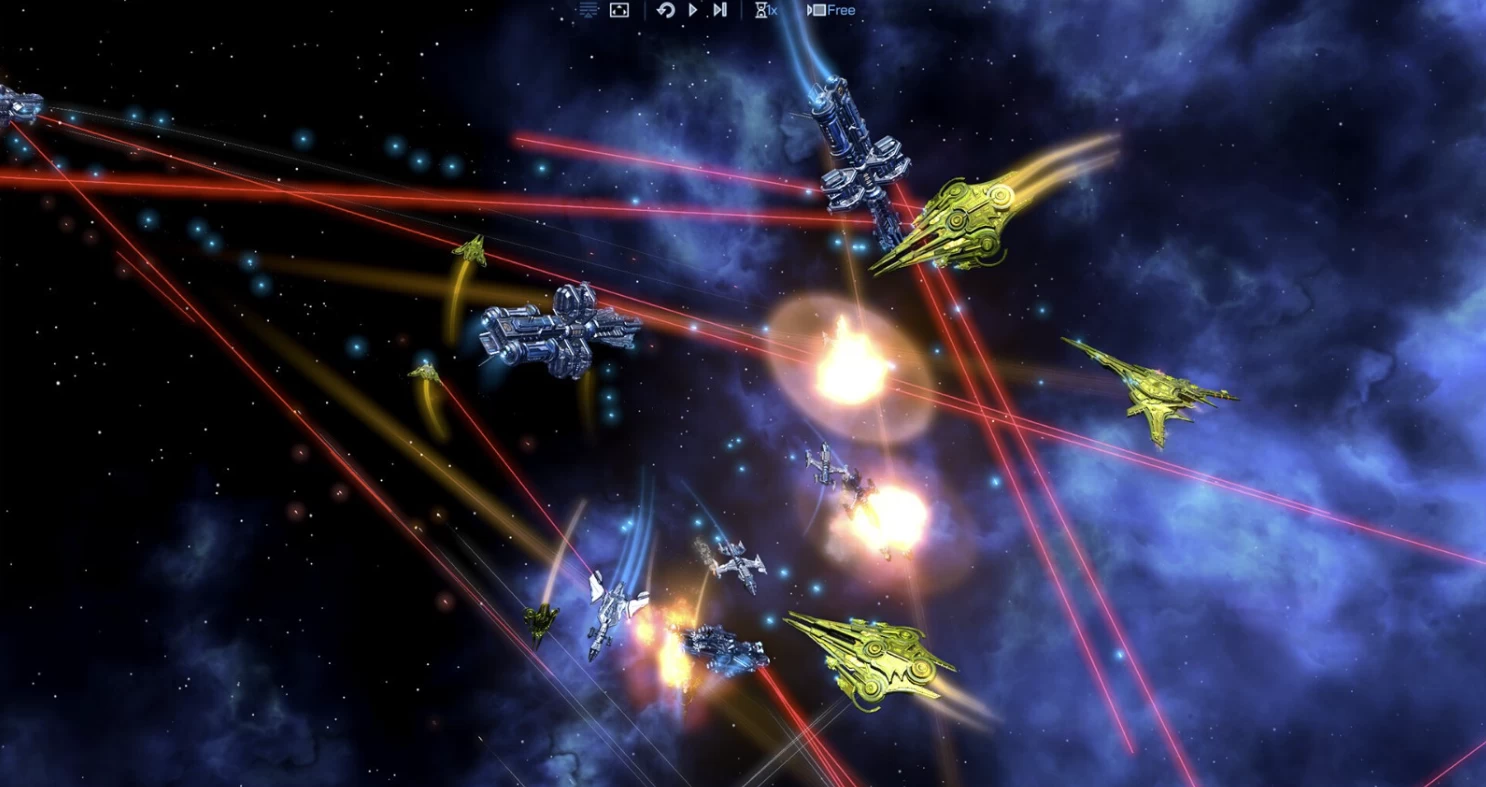Change the 1x hourglass battle speed
1486x787 pixels.
(x=767, y=10)
